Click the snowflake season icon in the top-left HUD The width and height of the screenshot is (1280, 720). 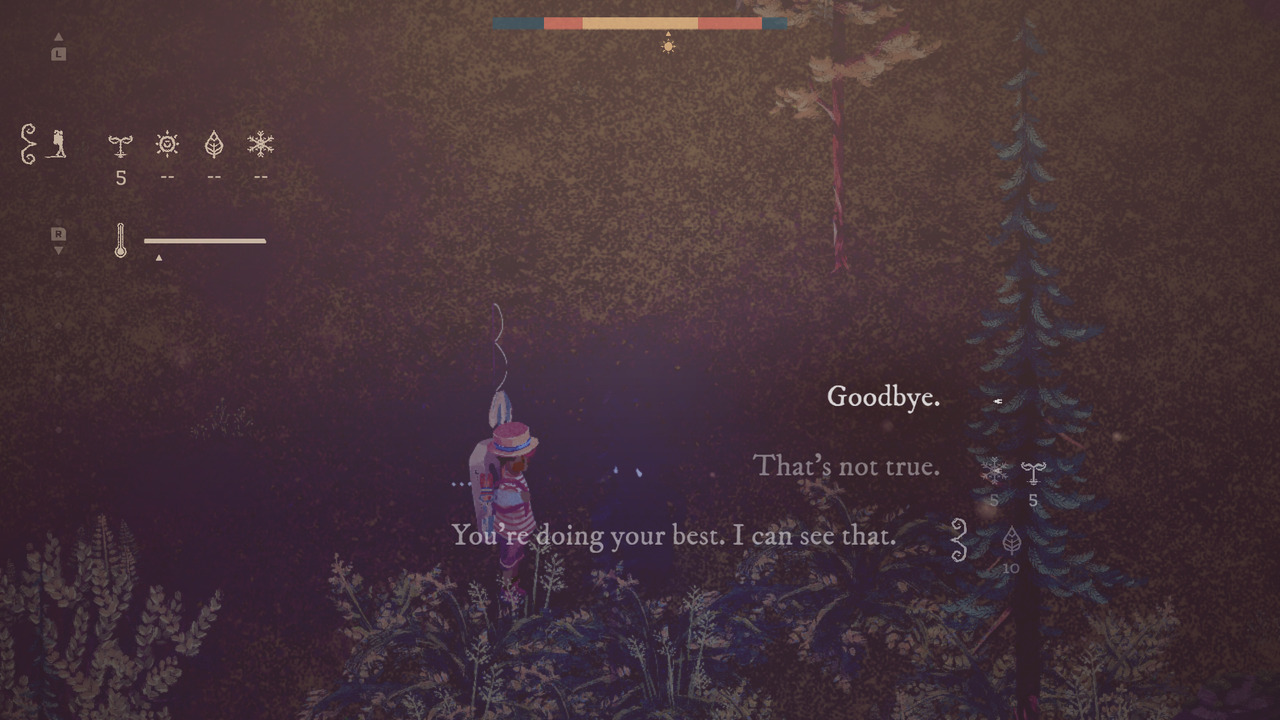[260, 145]
